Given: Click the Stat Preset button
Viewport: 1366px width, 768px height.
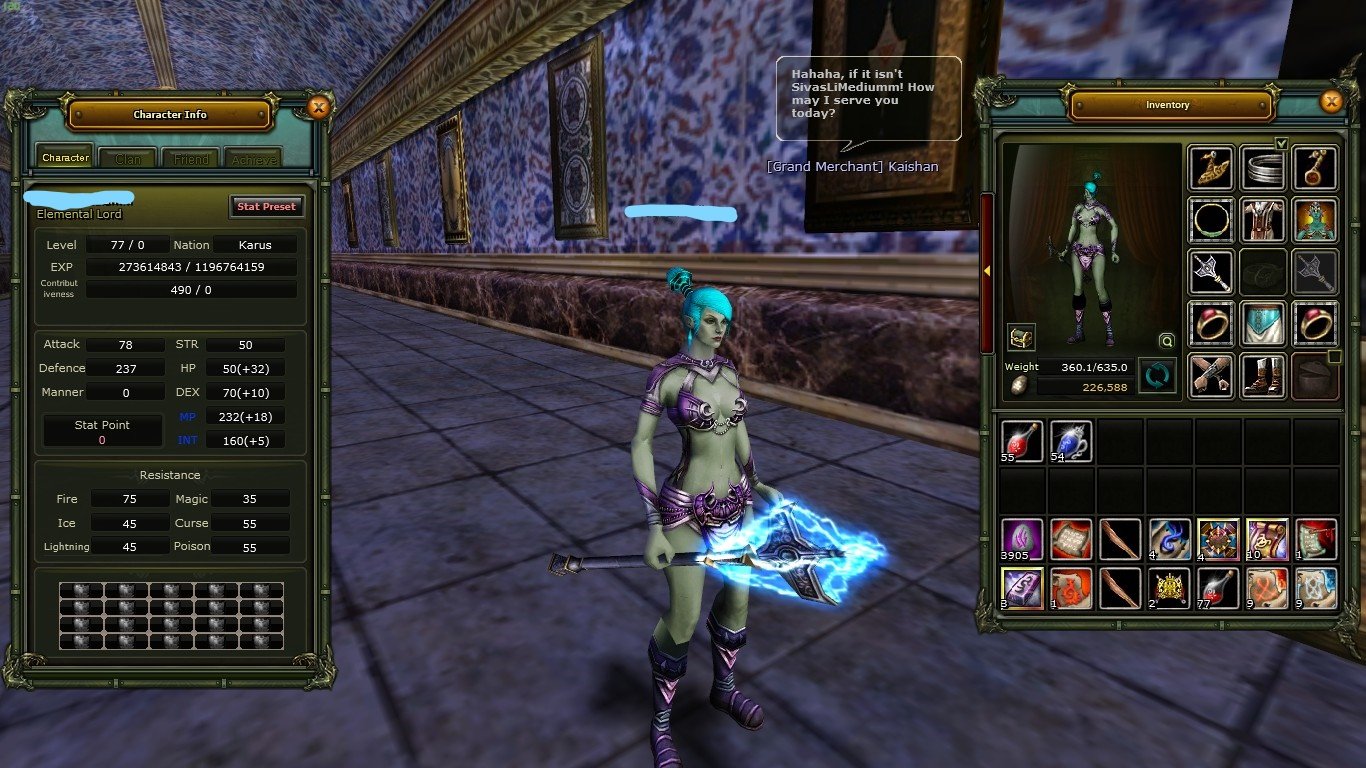Looking at the screenshot, I should click(x=266, y=206).
